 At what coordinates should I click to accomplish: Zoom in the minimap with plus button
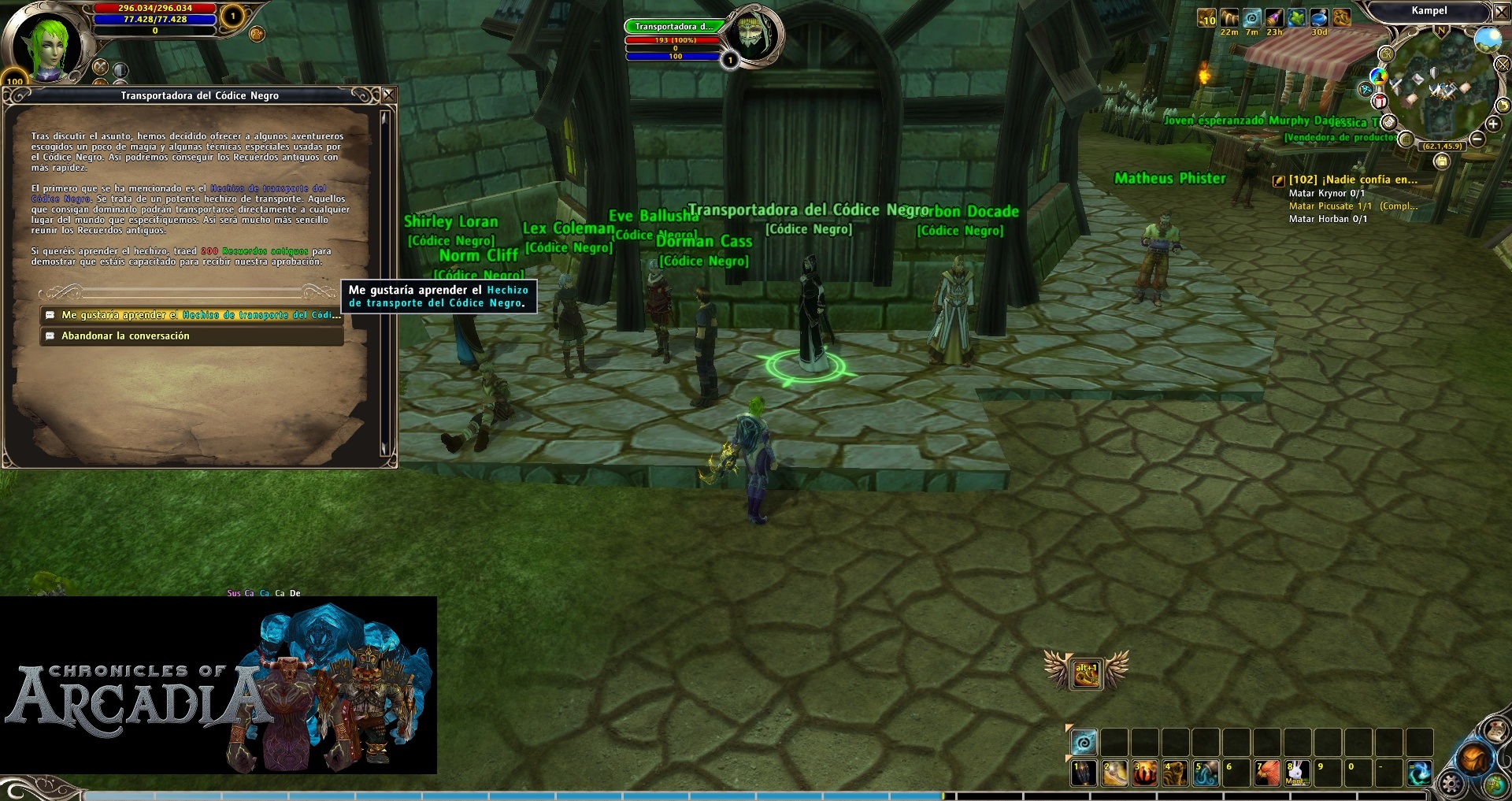(x=1493, y=124)
